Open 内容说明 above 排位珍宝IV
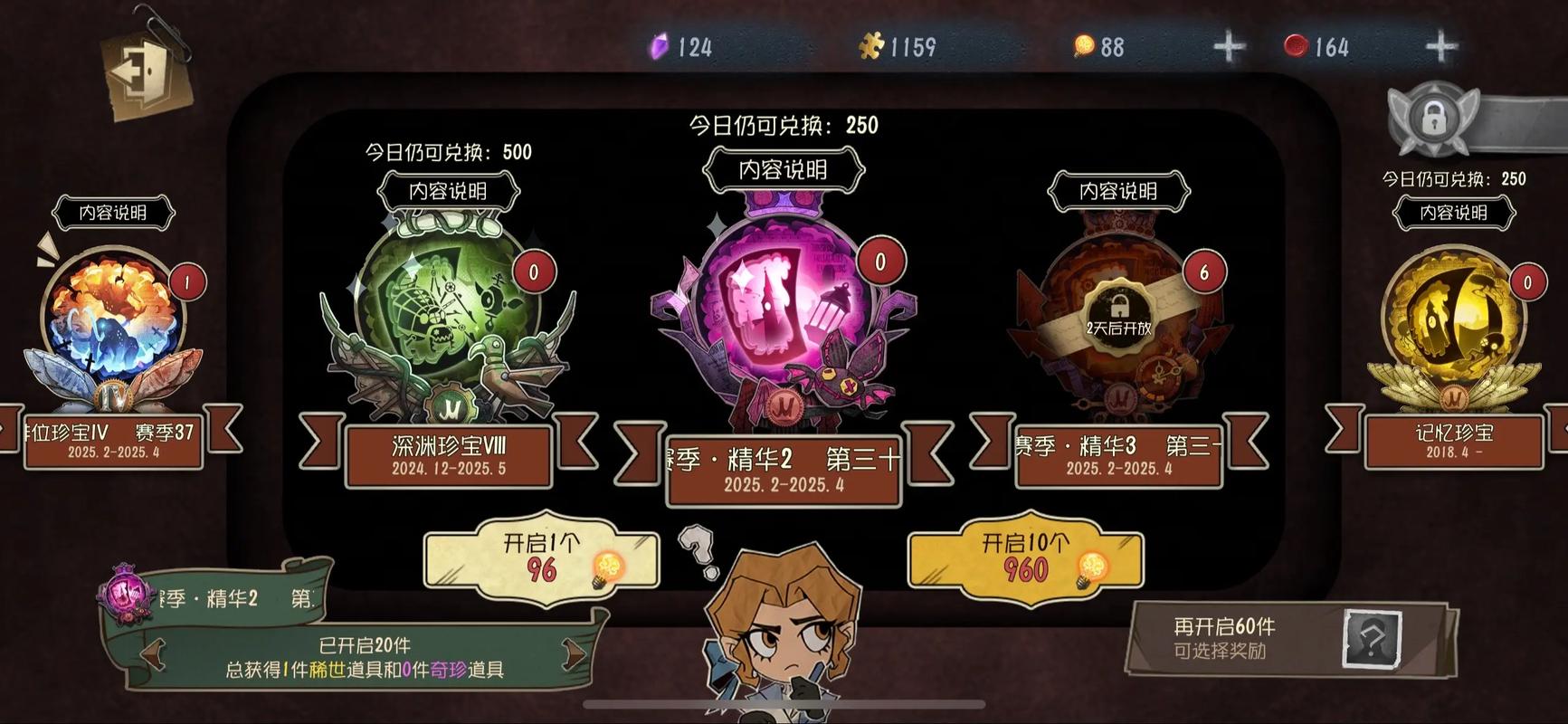This screenshot has height=724, width=1568. (x=116, y=212)
